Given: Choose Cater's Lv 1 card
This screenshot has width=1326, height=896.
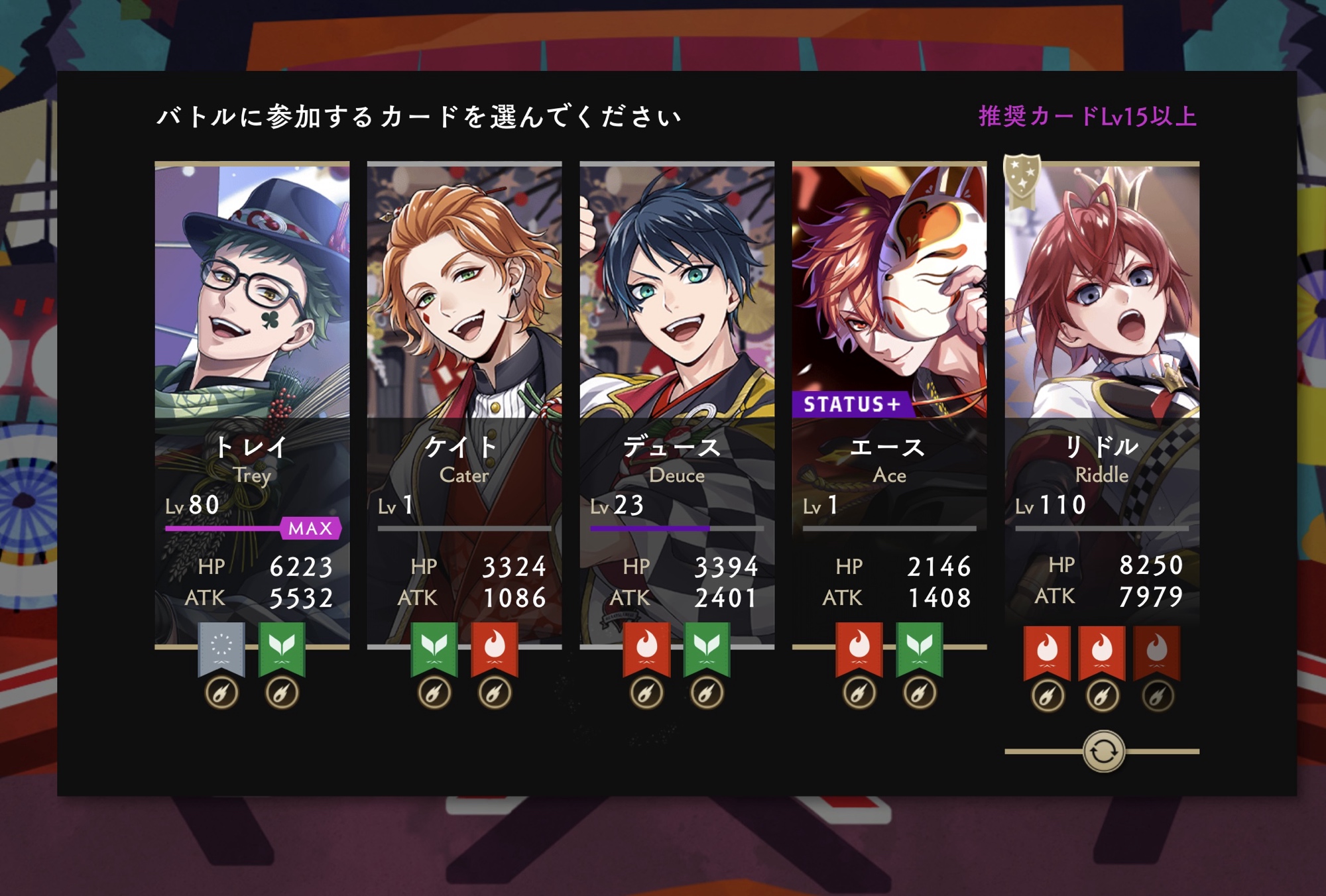Looking at the screenshot, I should pos(464,331).
